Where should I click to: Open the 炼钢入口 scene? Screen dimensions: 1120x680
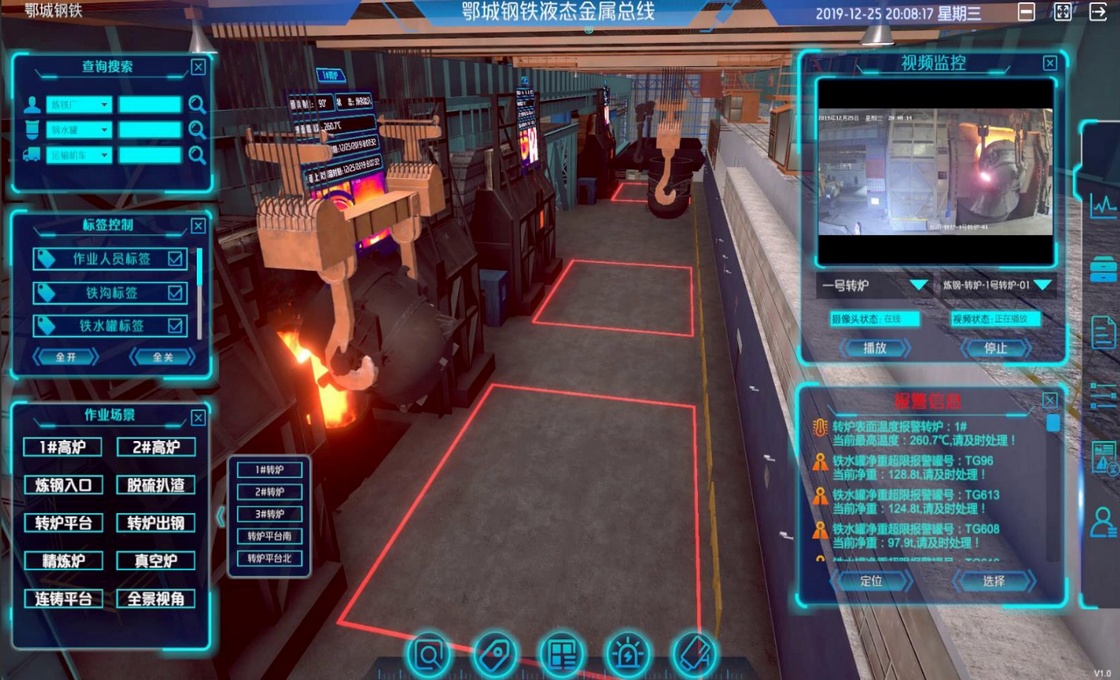63,485
